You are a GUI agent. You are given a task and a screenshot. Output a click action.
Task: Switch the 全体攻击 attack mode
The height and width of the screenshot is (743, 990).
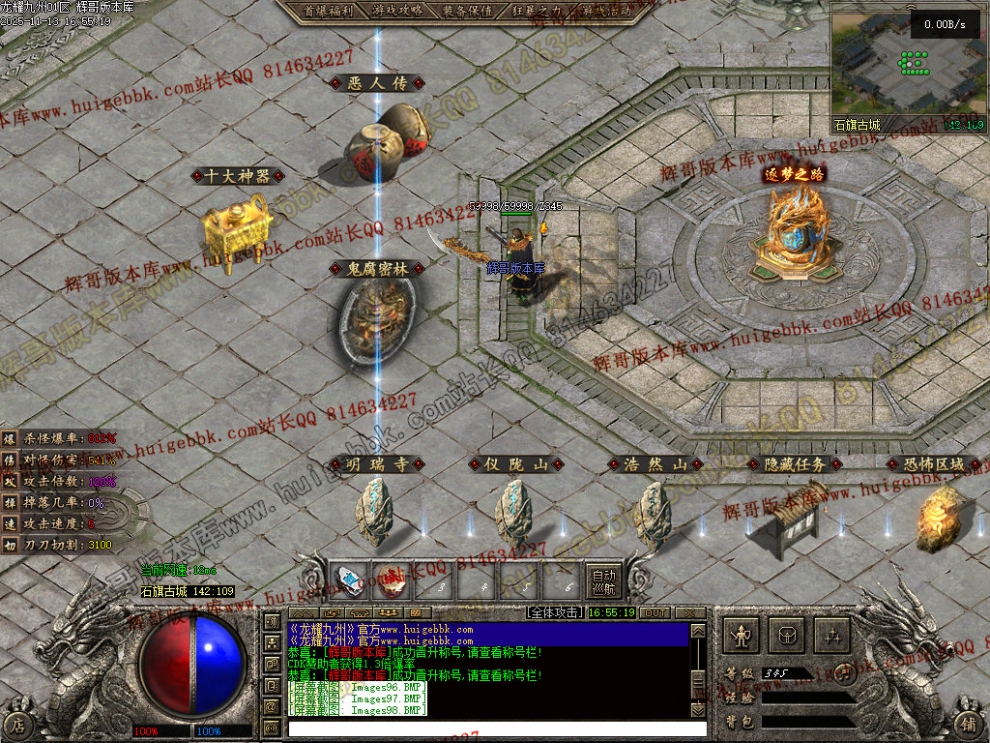(x=556, y=611)
